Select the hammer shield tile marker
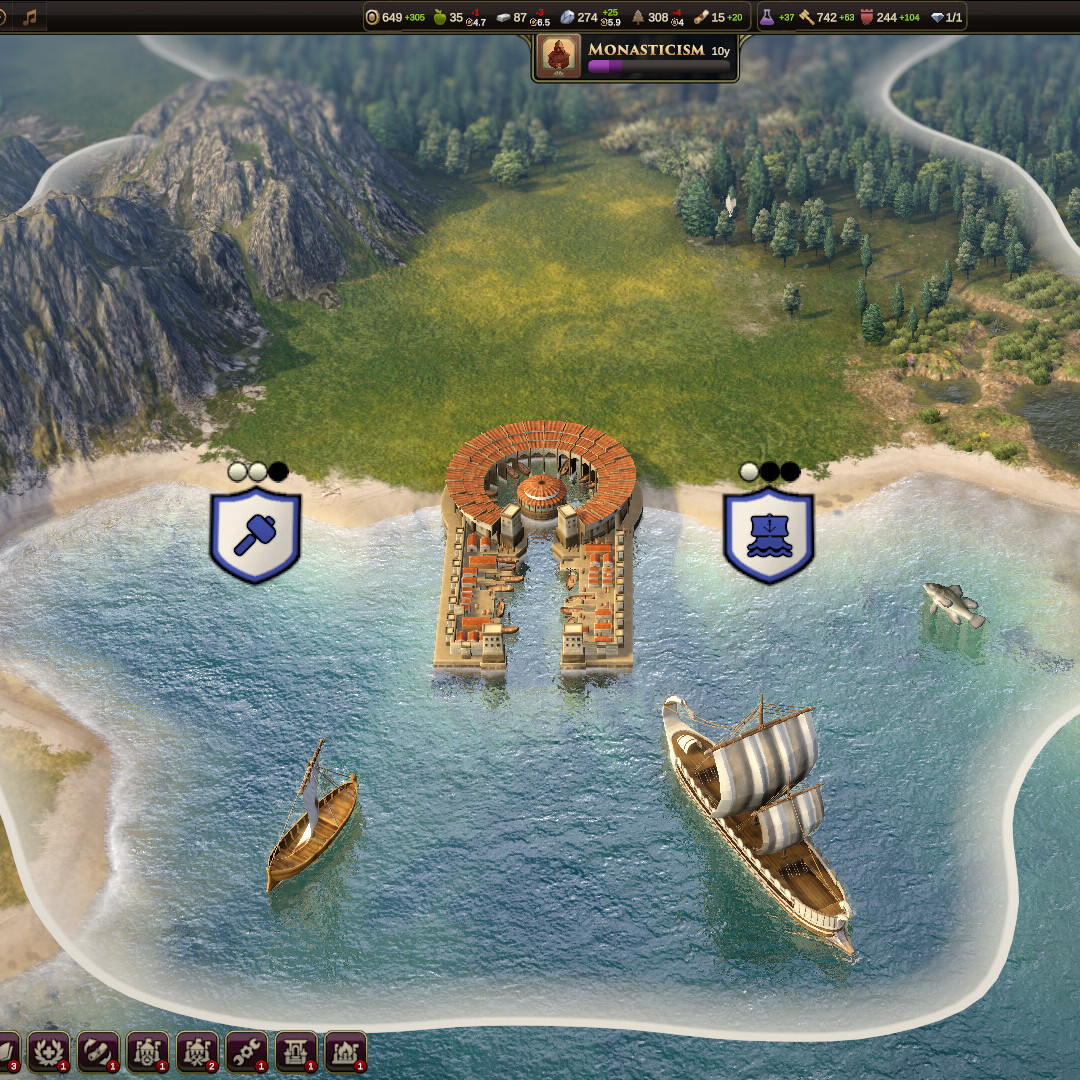 [x=255, y=535]
